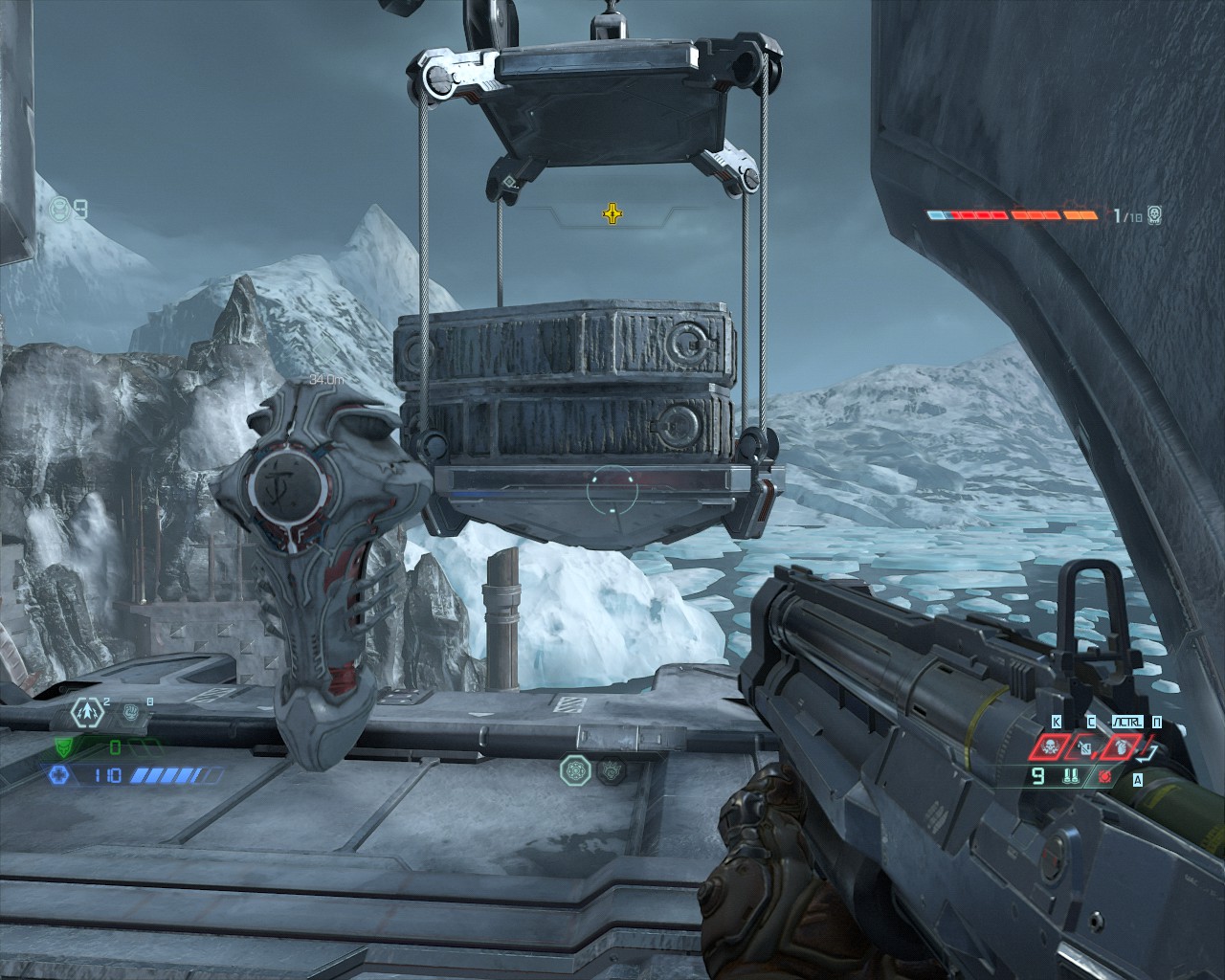Select the dash arrow ability icon
Viewport: 1225px width, 980px height.
[88, 711]
